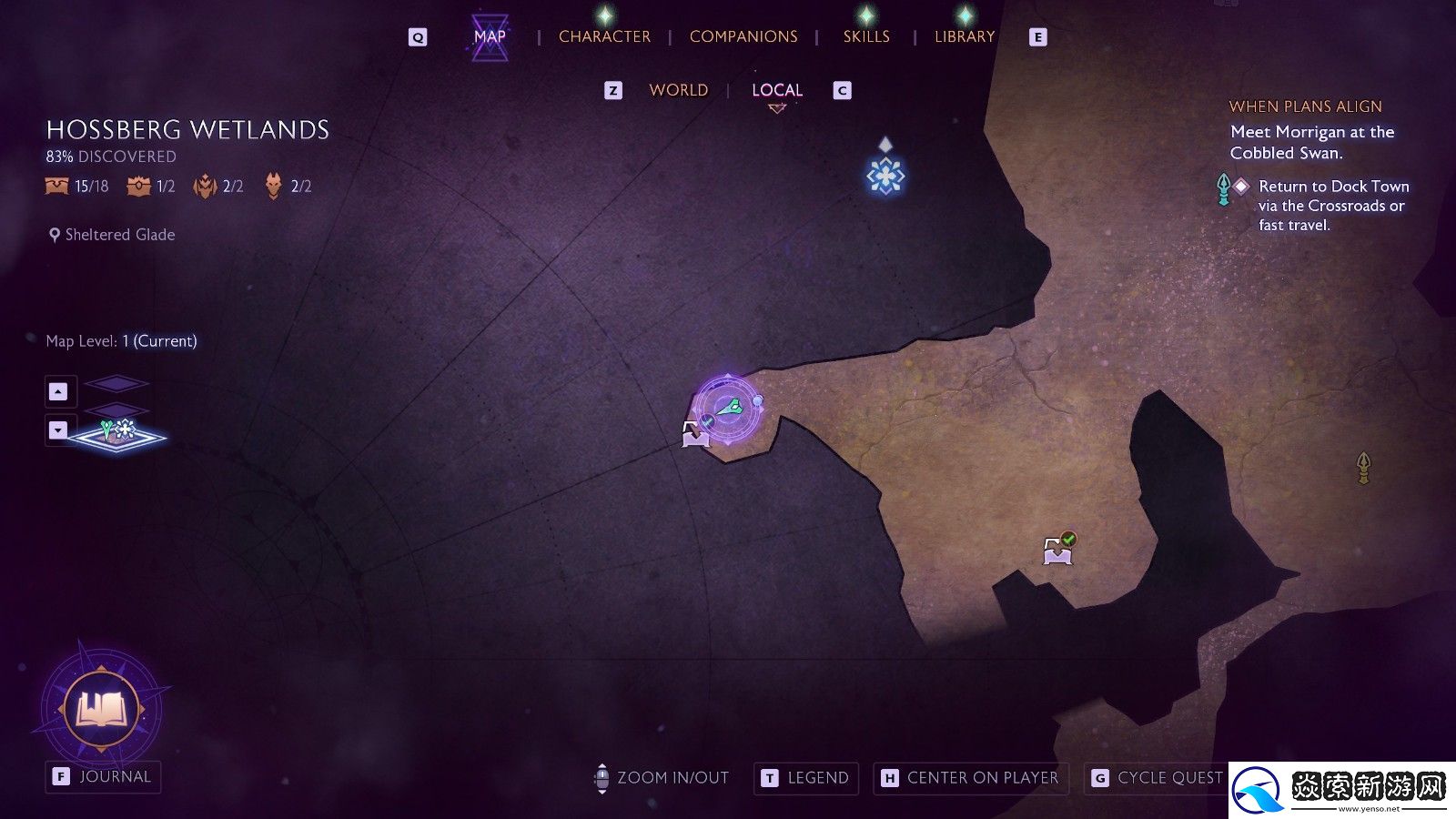Select the player position marker on map

pyautogui.click(x=729, y=409)
